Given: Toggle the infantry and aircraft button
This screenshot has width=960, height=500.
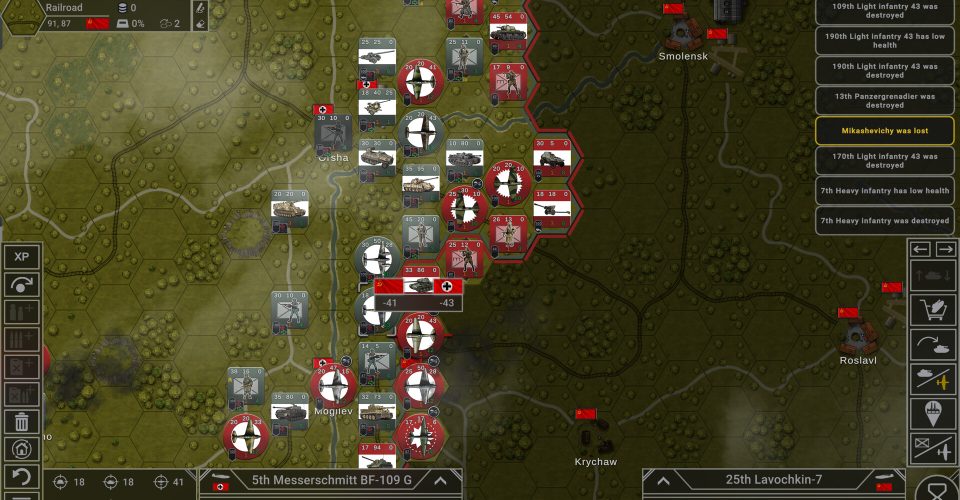Looking at the screenshot, I should pyautogui.click(x=932, y=447).
